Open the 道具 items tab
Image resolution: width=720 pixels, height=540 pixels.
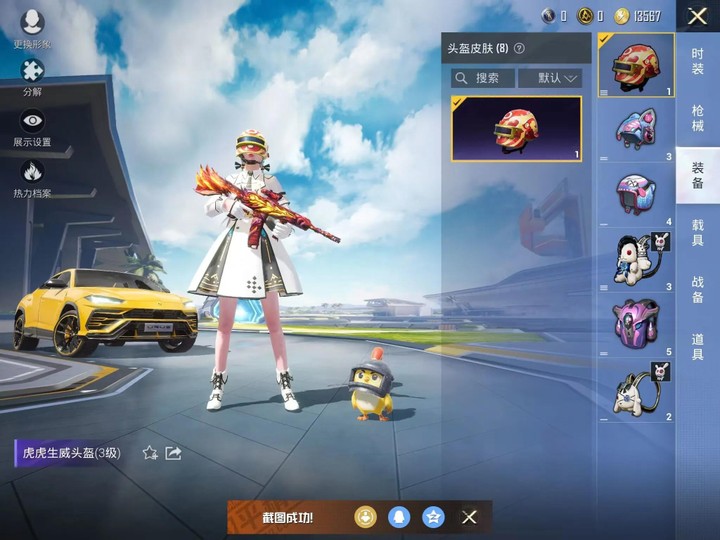697,347
